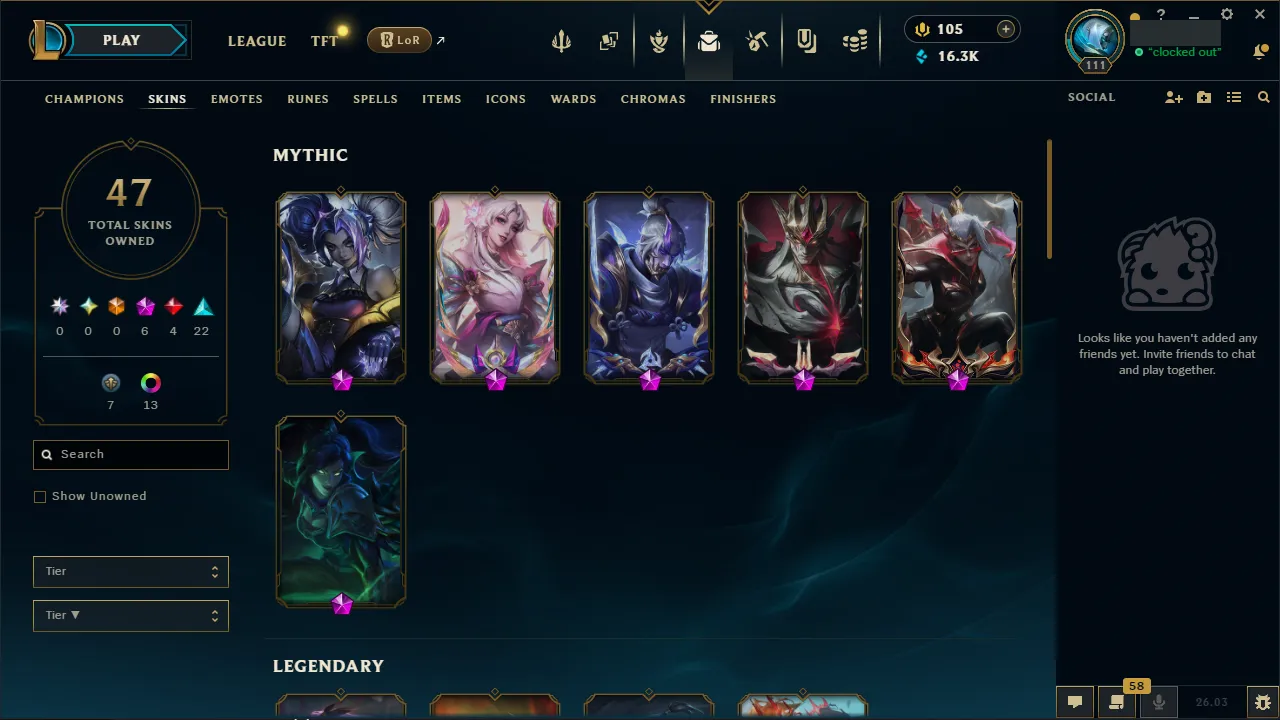Click the add-friend icon in Social panel
This screenshot has width=1280, height=720.
1173,97
